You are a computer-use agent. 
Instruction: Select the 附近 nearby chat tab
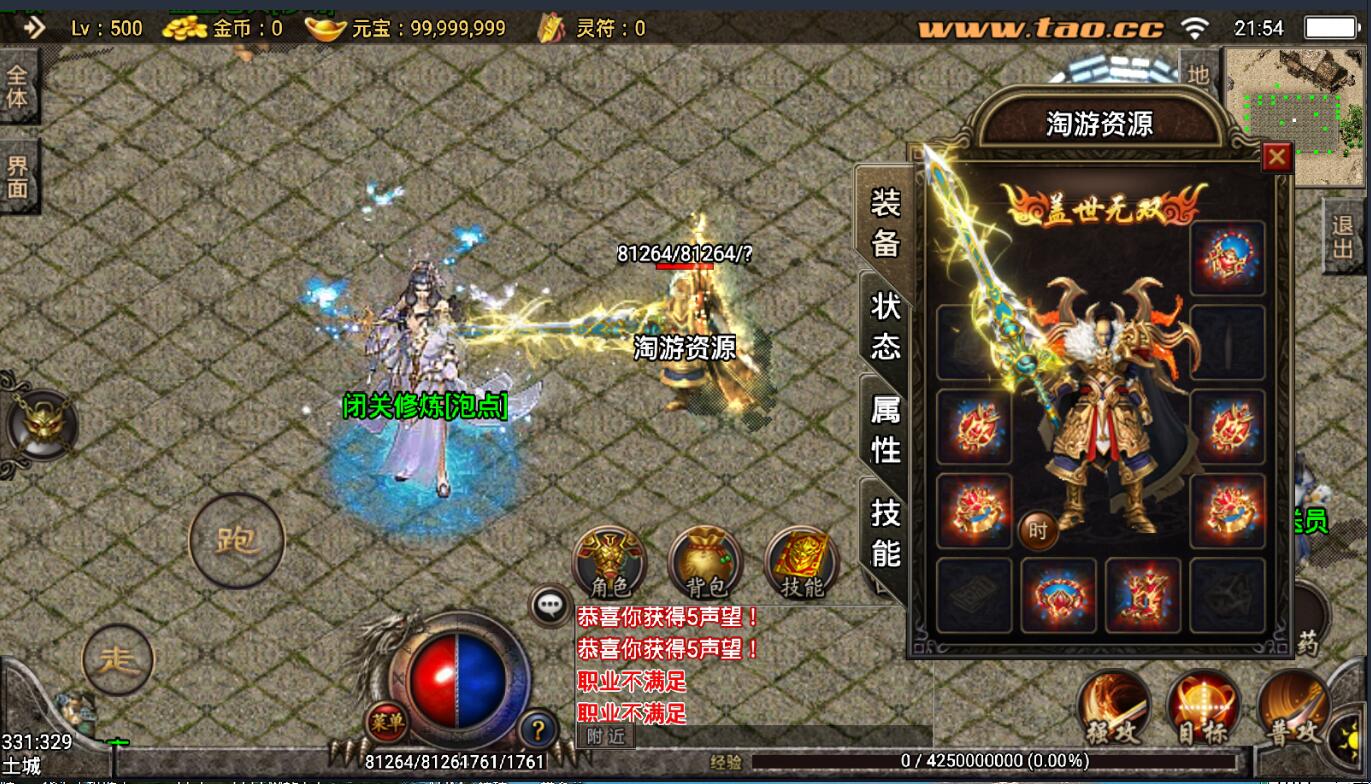tap(606, 736)
